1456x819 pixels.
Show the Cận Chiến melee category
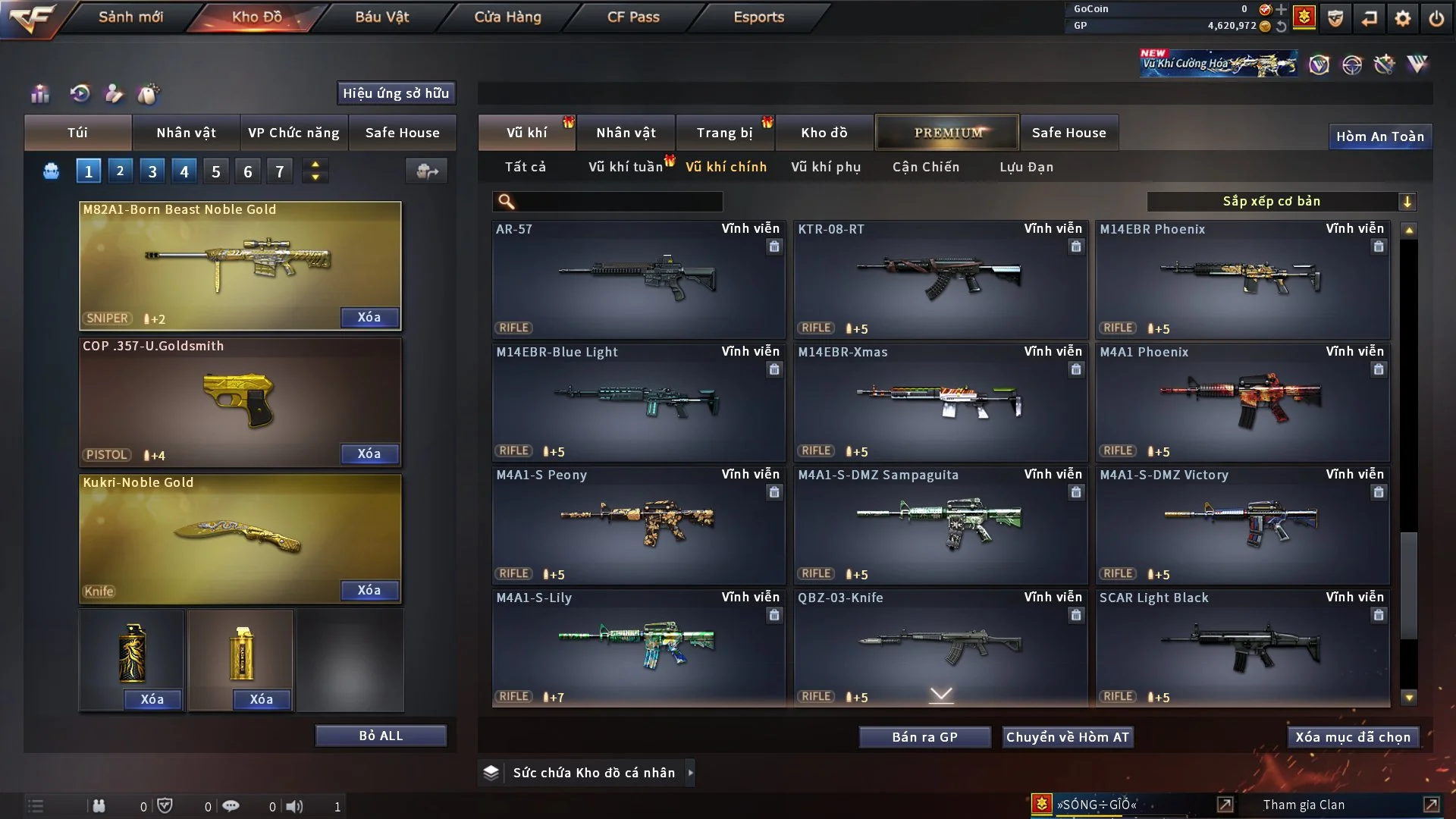coord(925,167)
